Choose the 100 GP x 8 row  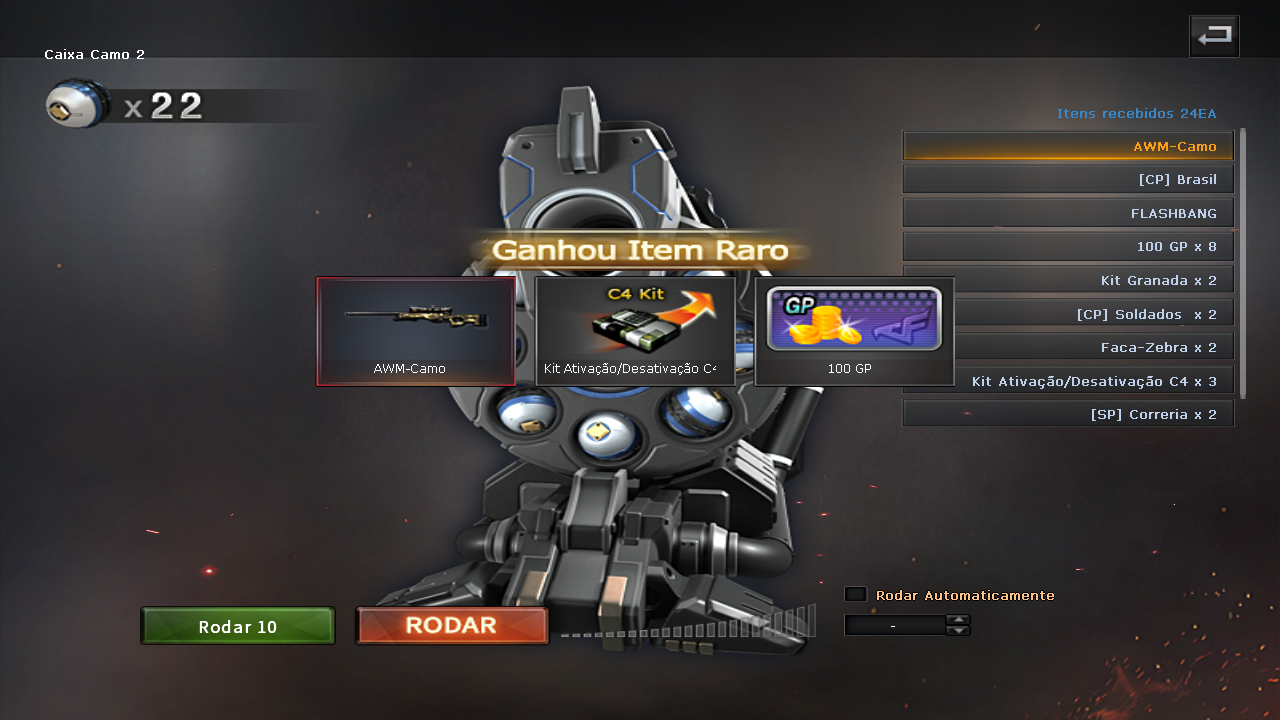[x=1068, y=247]
